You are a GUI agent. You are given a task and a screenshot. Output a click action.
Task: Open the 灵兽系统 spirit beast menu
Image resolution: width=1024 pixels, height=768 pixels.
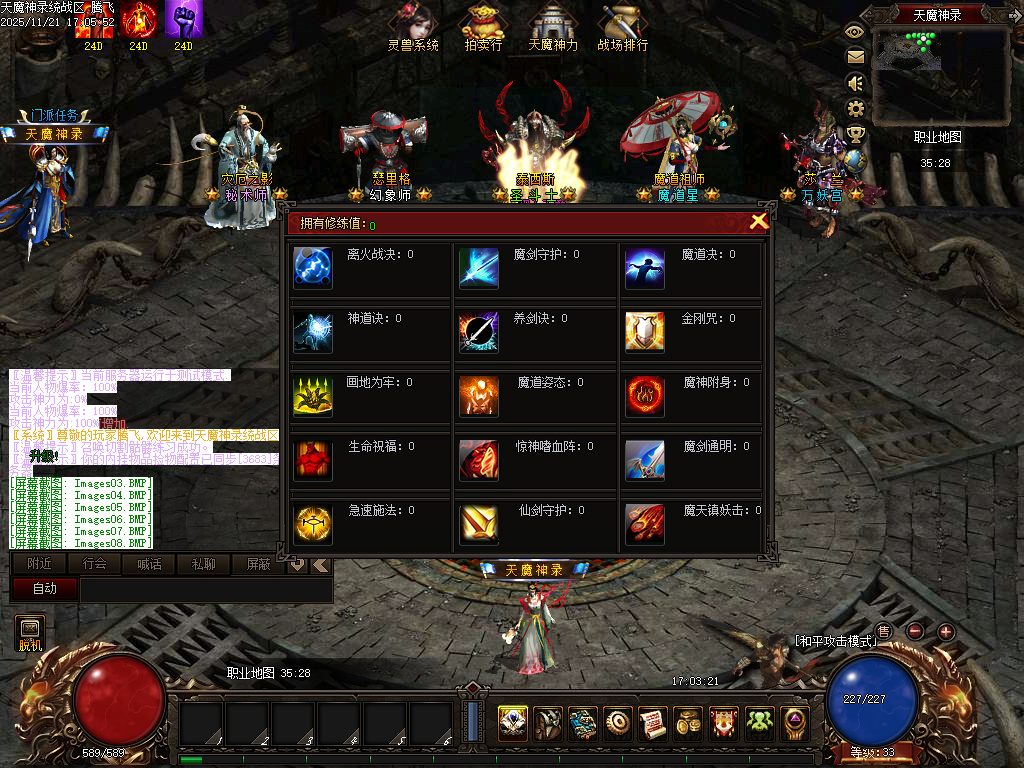tap(413, 27)
